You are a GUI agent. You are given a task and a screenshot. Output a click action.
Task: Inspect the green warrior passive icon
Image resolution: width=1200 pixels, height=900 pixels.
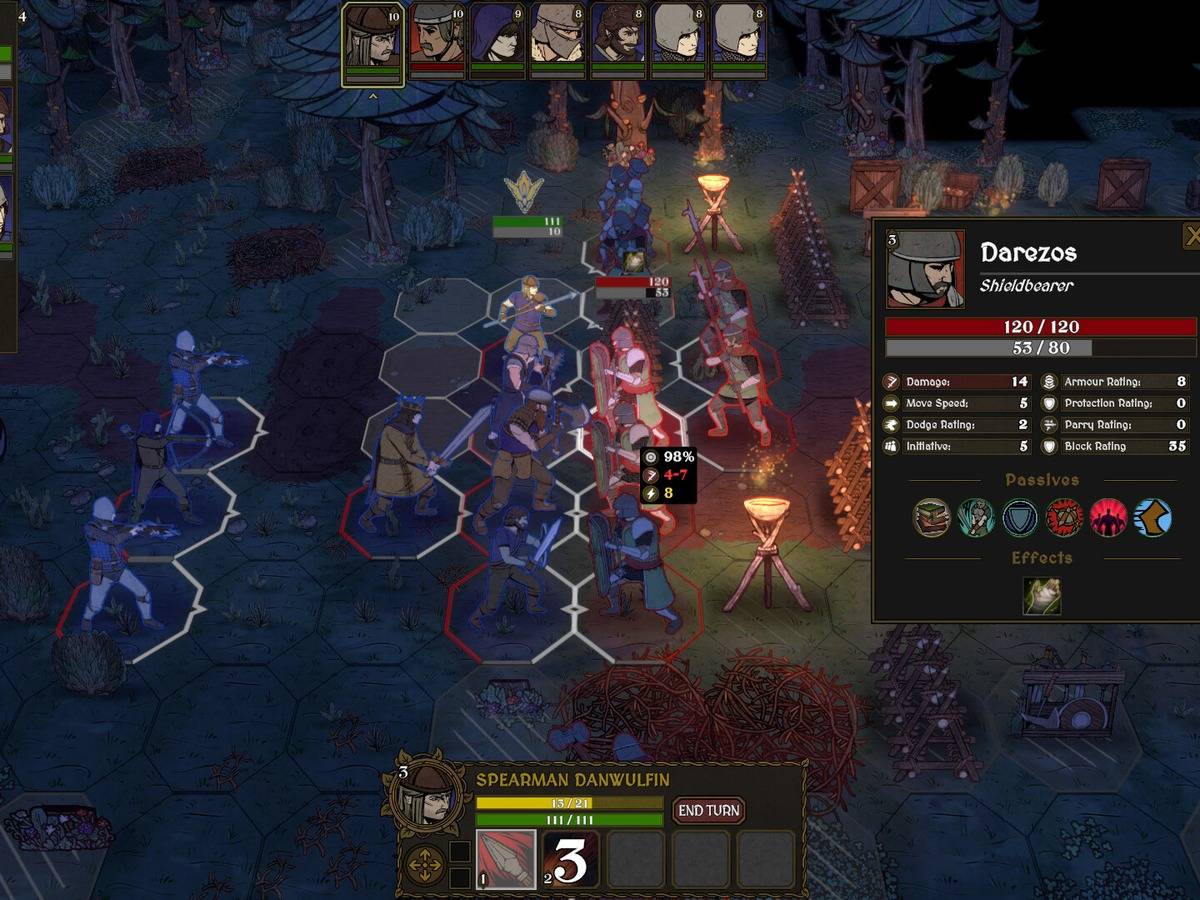[975, 518]
